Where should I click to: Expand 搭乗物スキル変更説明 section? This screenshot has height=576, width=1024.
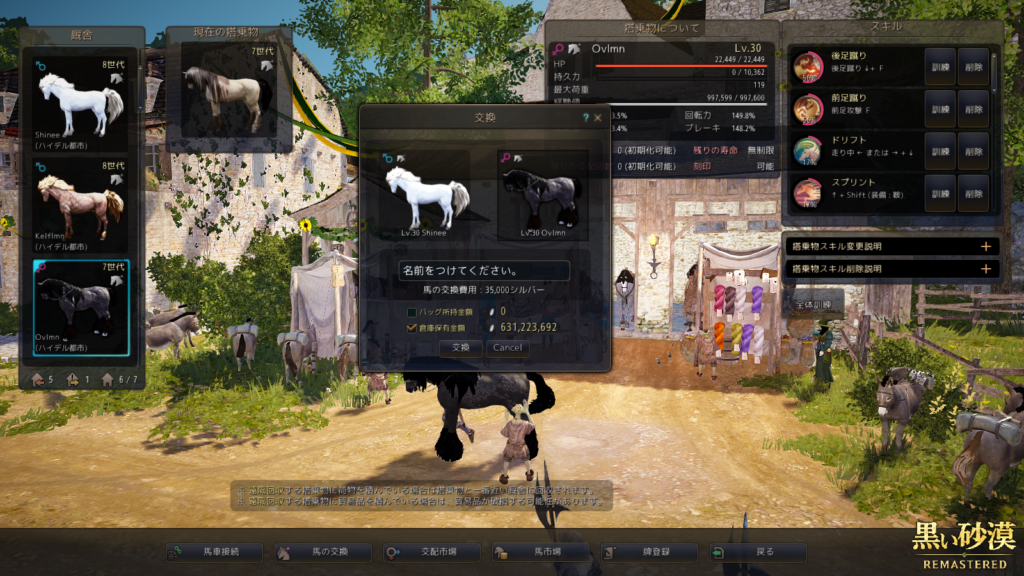[890, 246]
